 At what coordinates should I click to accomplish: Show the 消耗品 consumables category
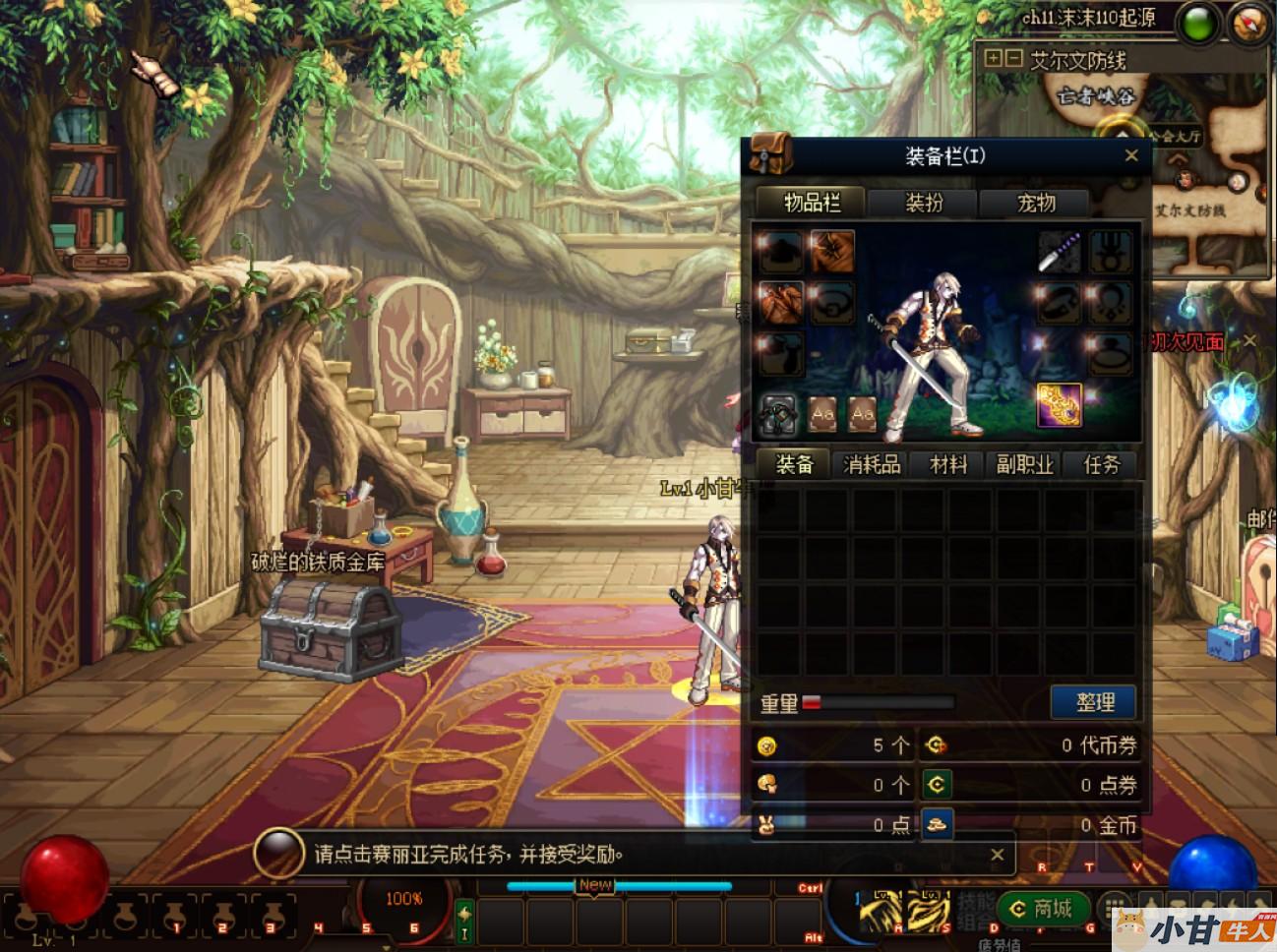coord(872,464)
